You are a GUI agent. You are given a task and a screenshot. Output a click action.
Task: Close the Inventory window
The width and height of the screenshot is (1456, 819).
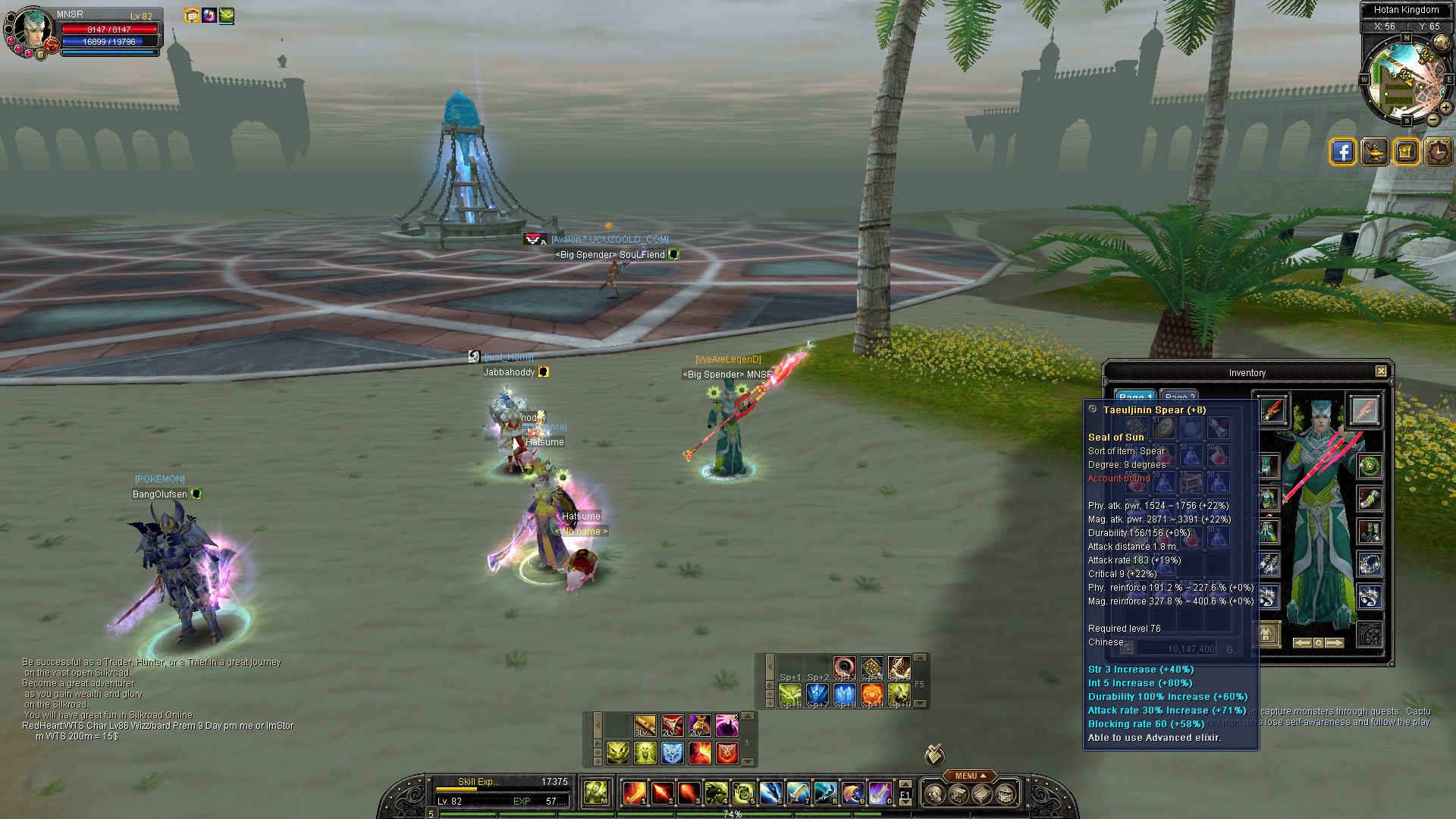click(1381, 372)
